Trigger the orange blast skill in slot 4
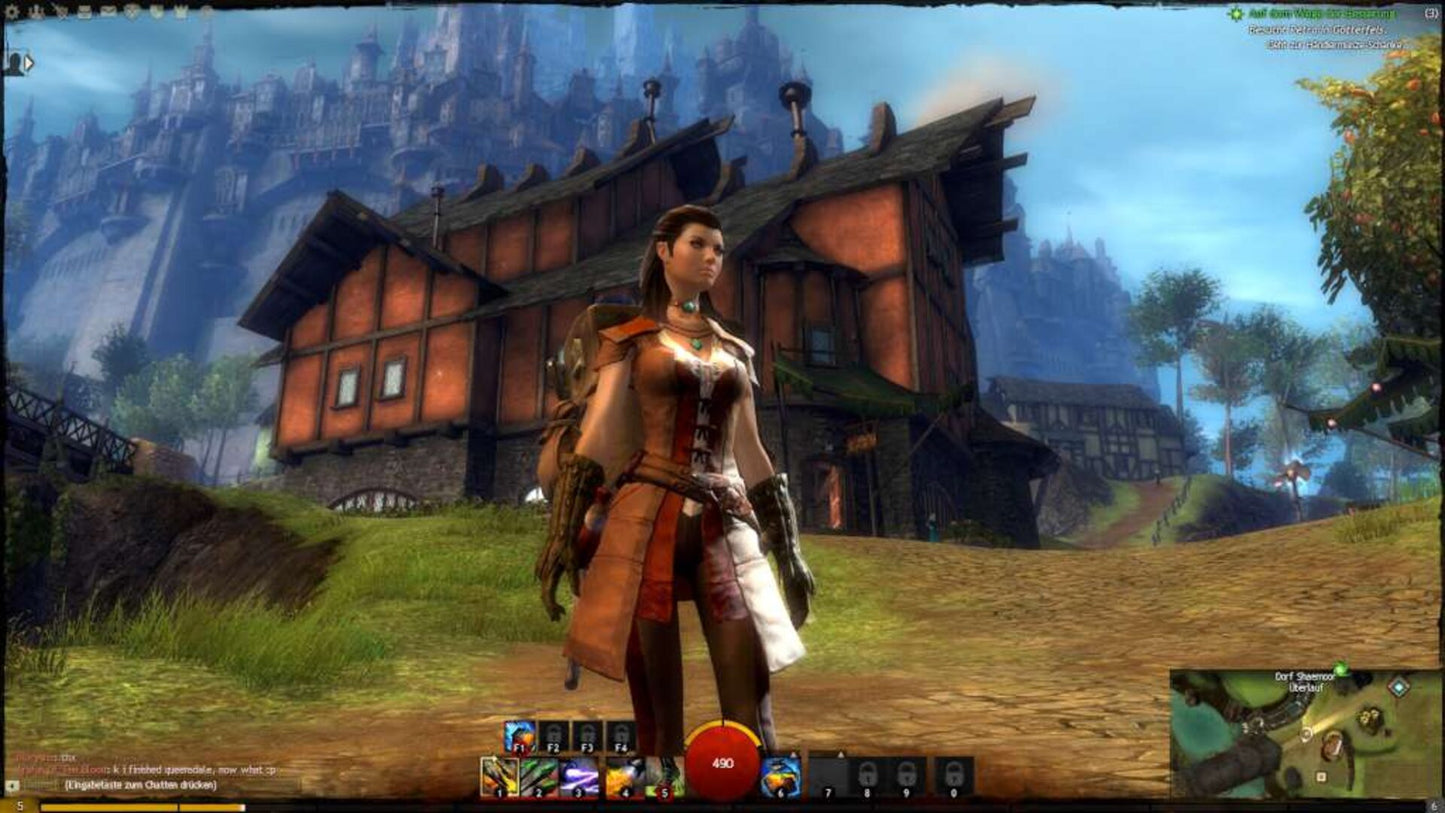Screen dimensions: 1445x813 [x=622, y=776]
